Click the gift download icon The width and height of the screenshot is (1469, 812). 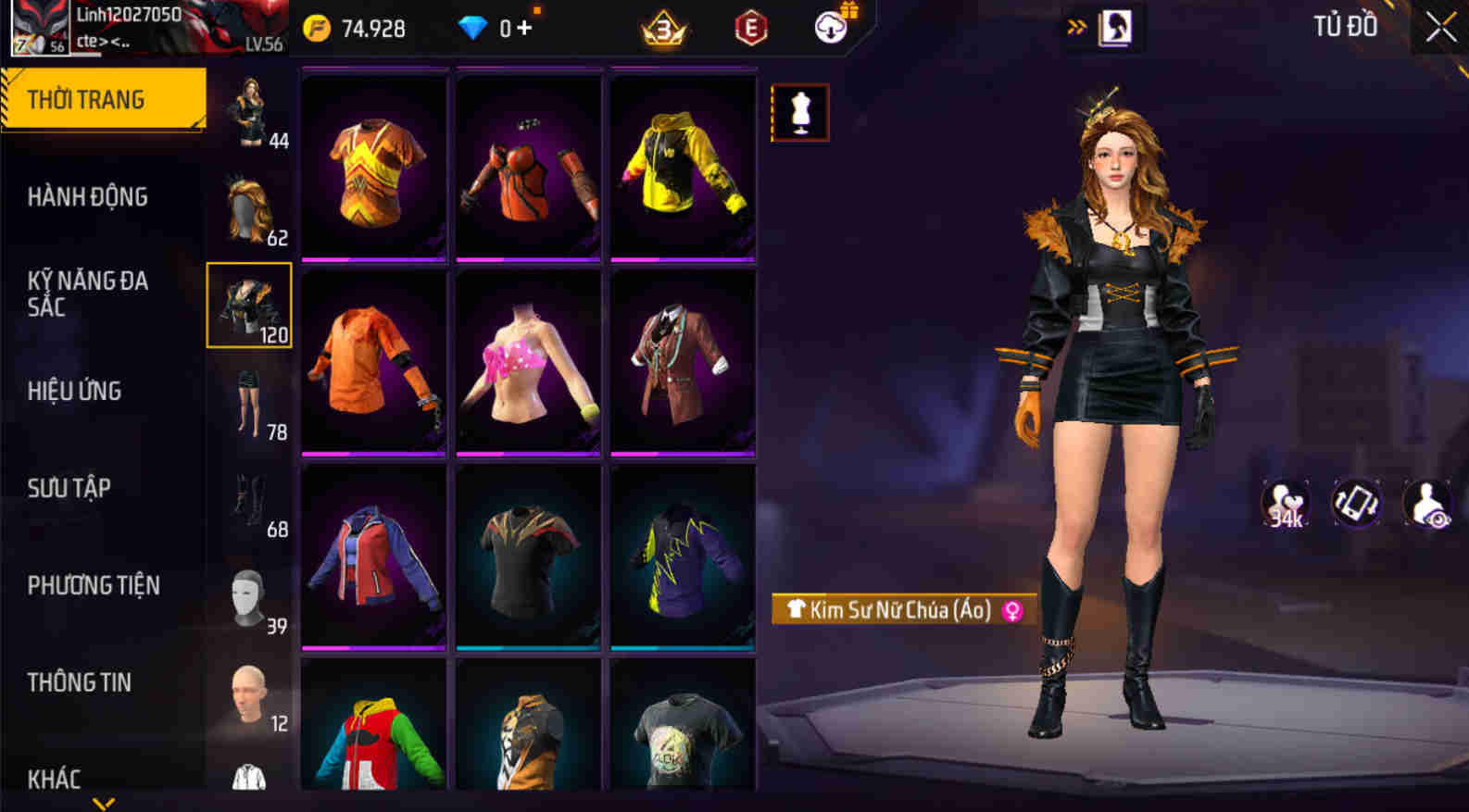[x=827, y=27]
